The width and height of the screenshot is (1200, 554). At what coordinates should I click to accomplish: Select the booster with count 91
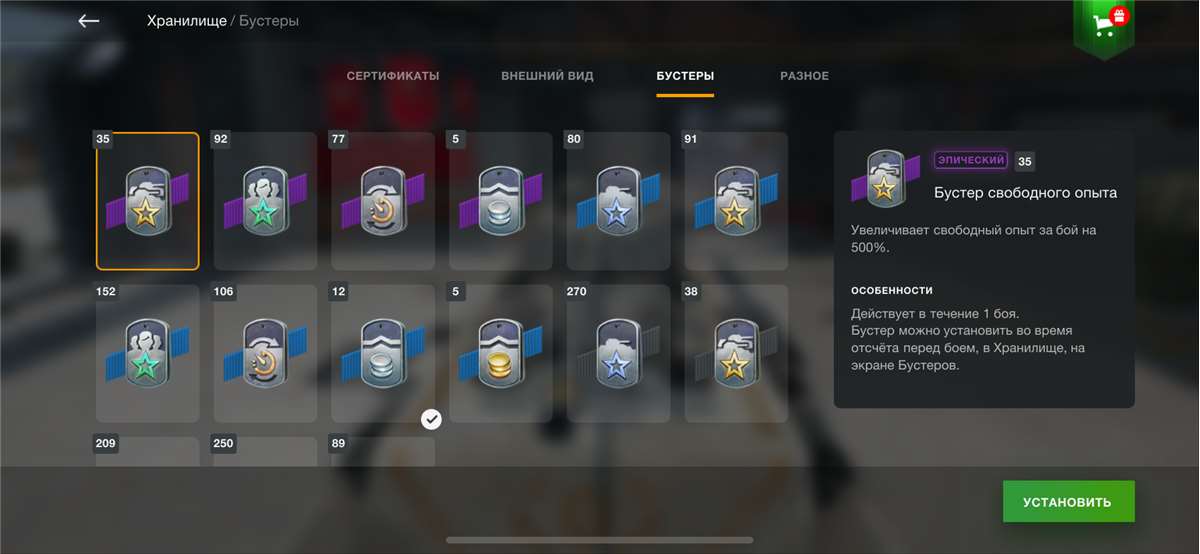[x=736, y=201]
